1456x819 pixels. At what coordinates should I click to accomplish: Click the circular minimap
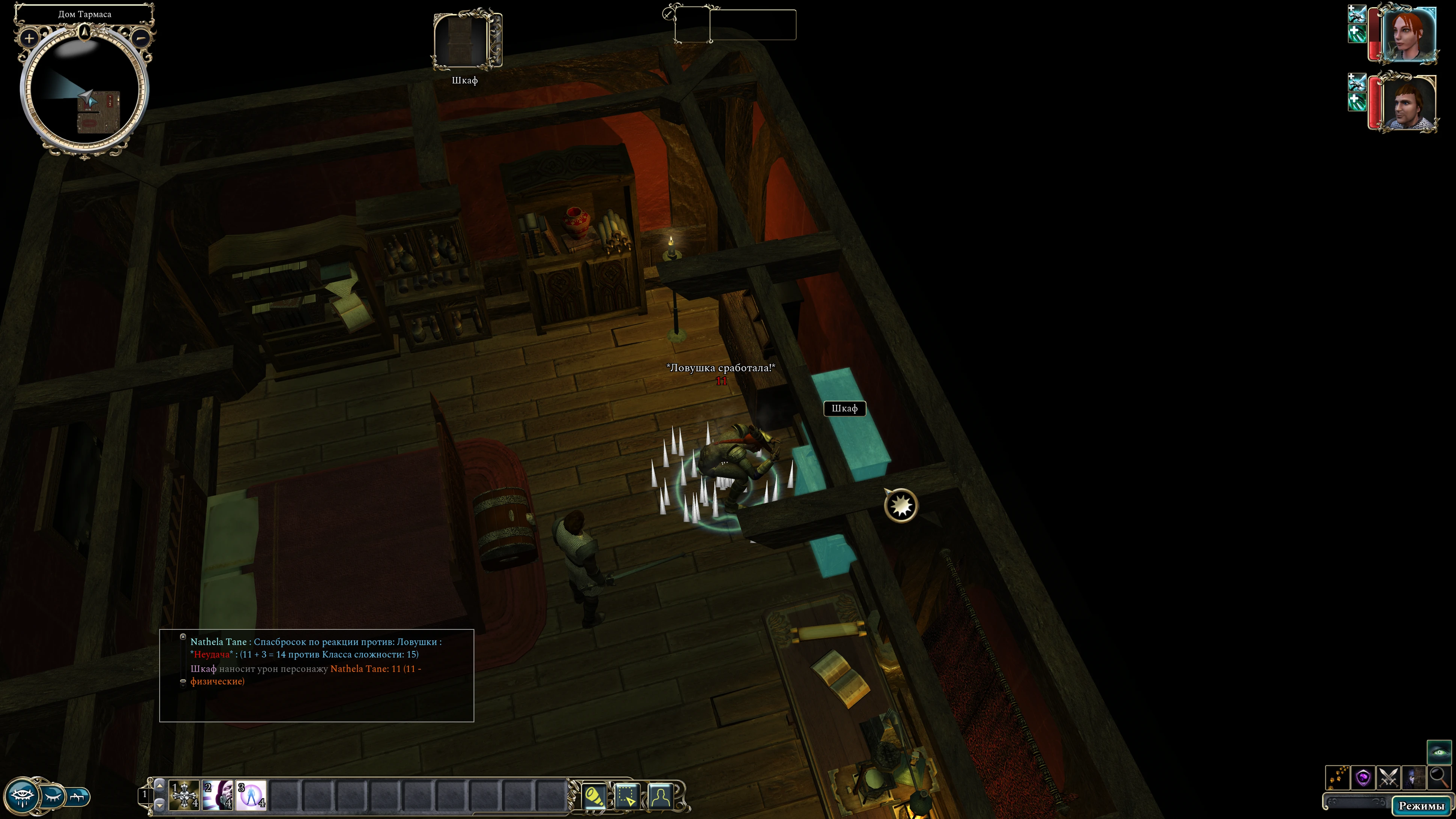point(84,90)
